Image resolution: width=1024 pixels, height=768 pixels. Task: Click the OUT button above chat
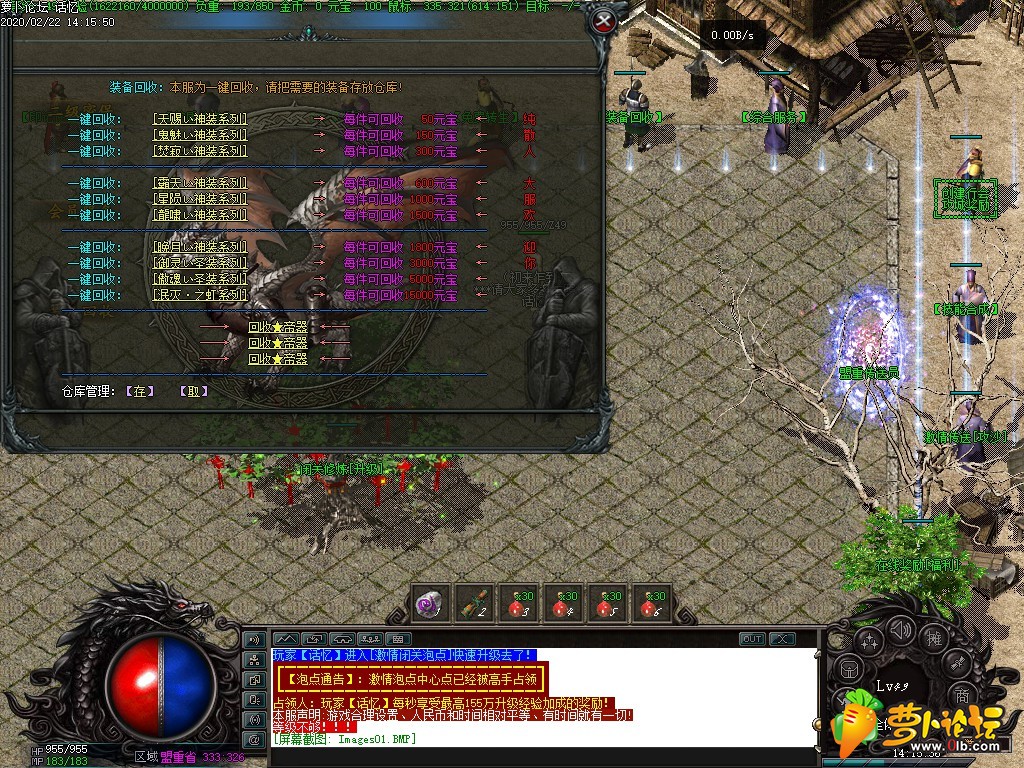click(752, 638)
